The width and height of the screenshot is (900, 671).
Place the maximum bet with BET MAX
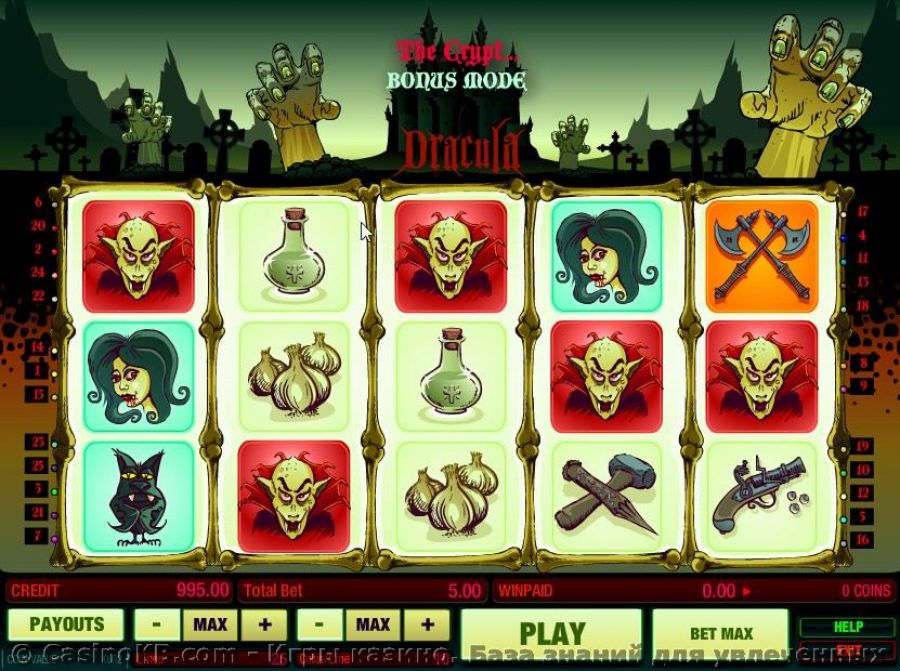(x=721, y=633)
